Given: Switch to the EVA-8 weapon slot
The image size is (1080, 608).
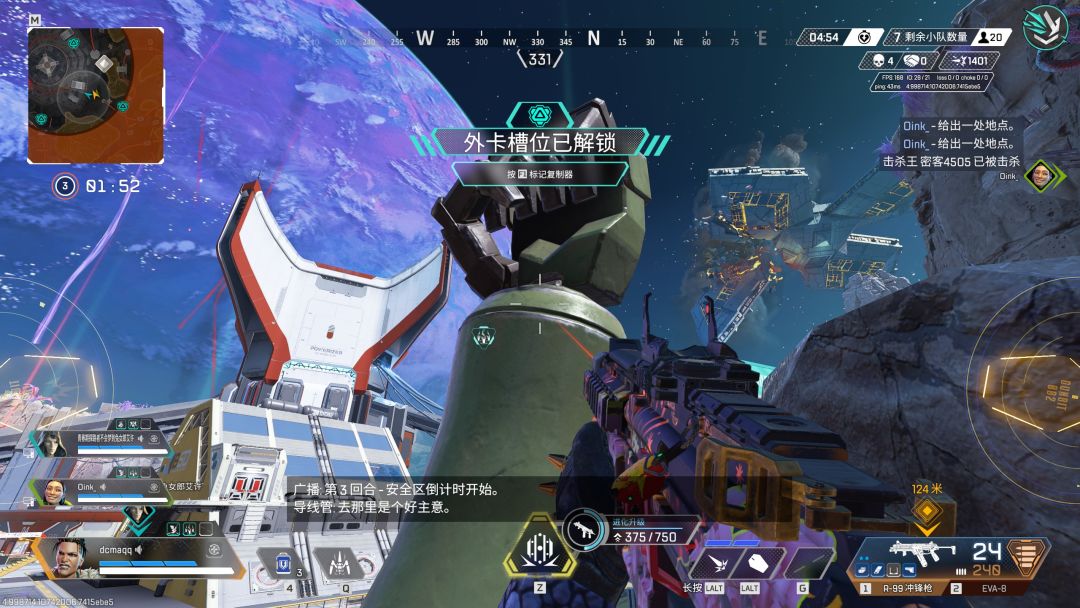Looking at the screenshot, I should tap(990, 588).
